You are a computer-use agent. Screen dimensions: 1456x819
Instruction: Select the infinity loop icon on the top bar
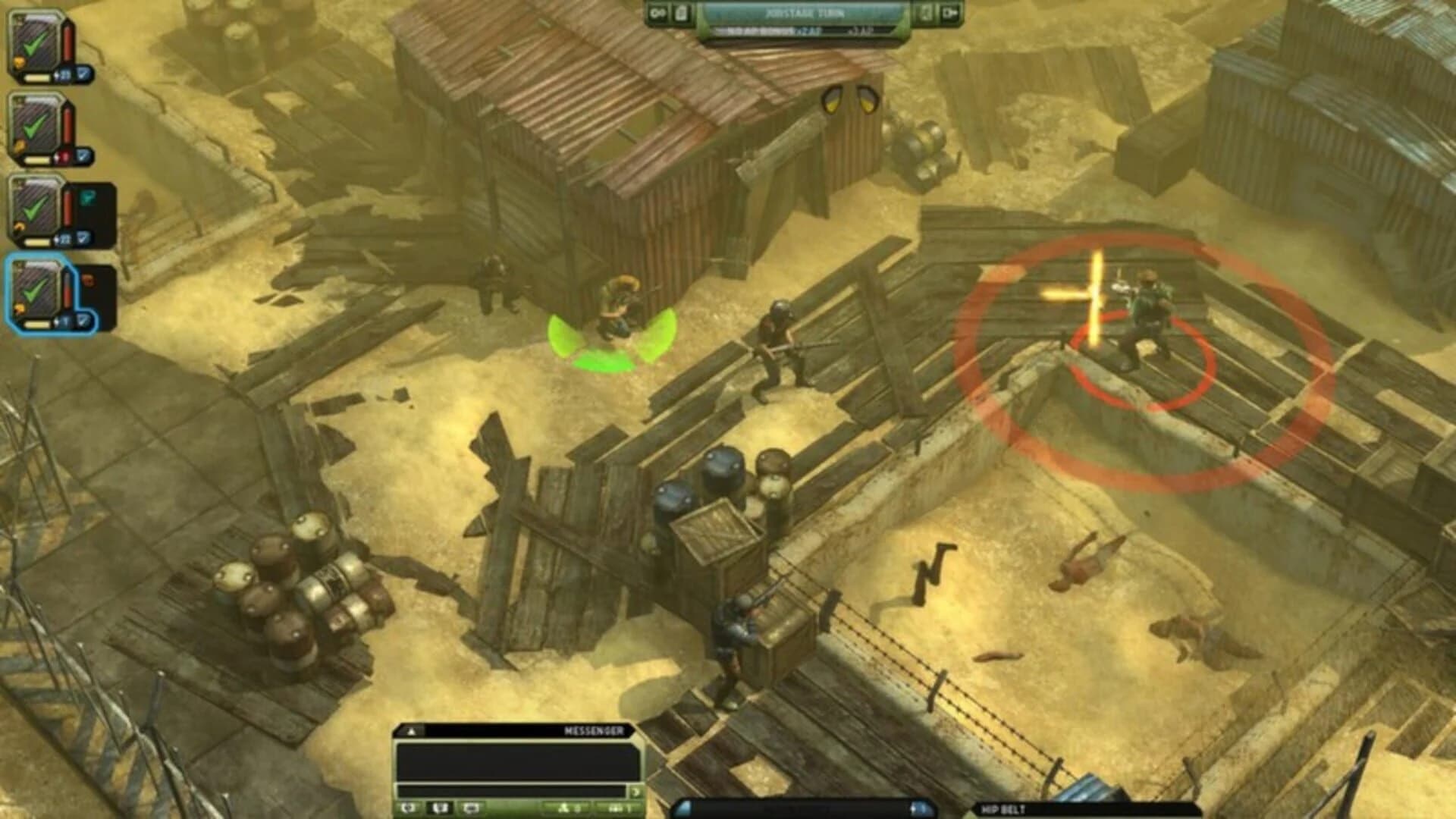click(657, 12)
